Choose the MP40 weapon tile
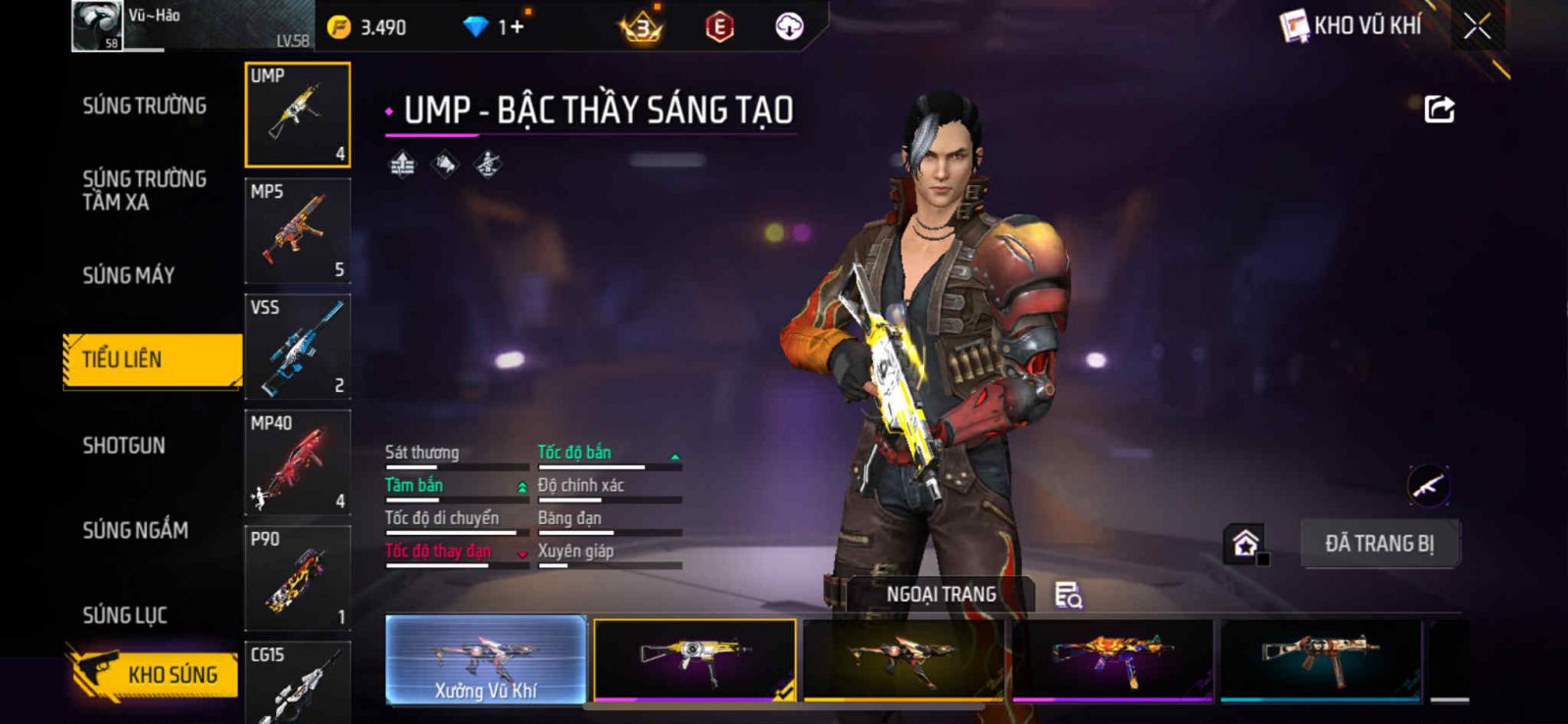The image size is (1568, 724). (297, 461)
